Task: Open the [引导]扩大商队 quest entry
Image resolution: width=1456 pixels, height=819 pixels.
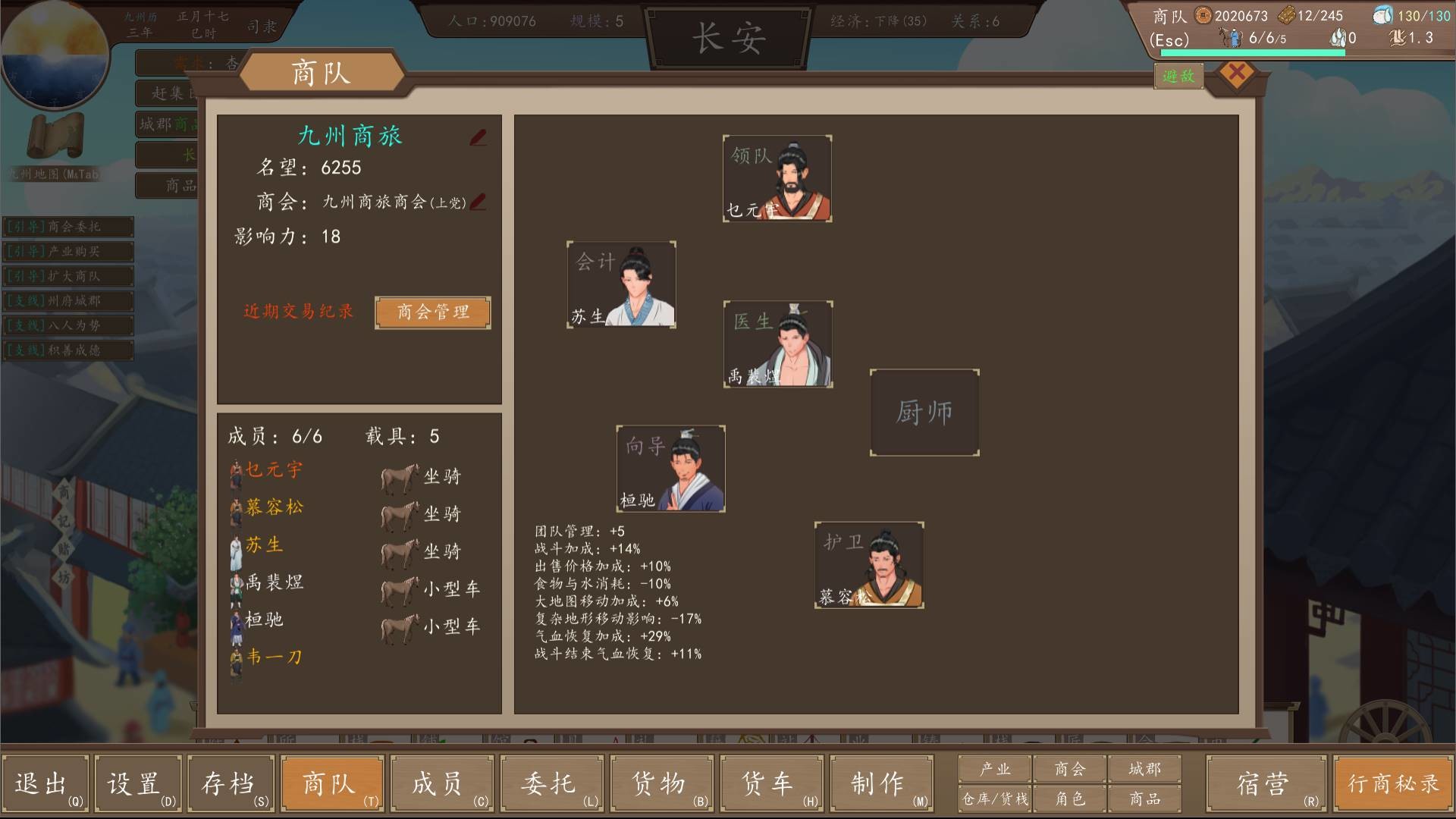Action: tap(67, 276)
